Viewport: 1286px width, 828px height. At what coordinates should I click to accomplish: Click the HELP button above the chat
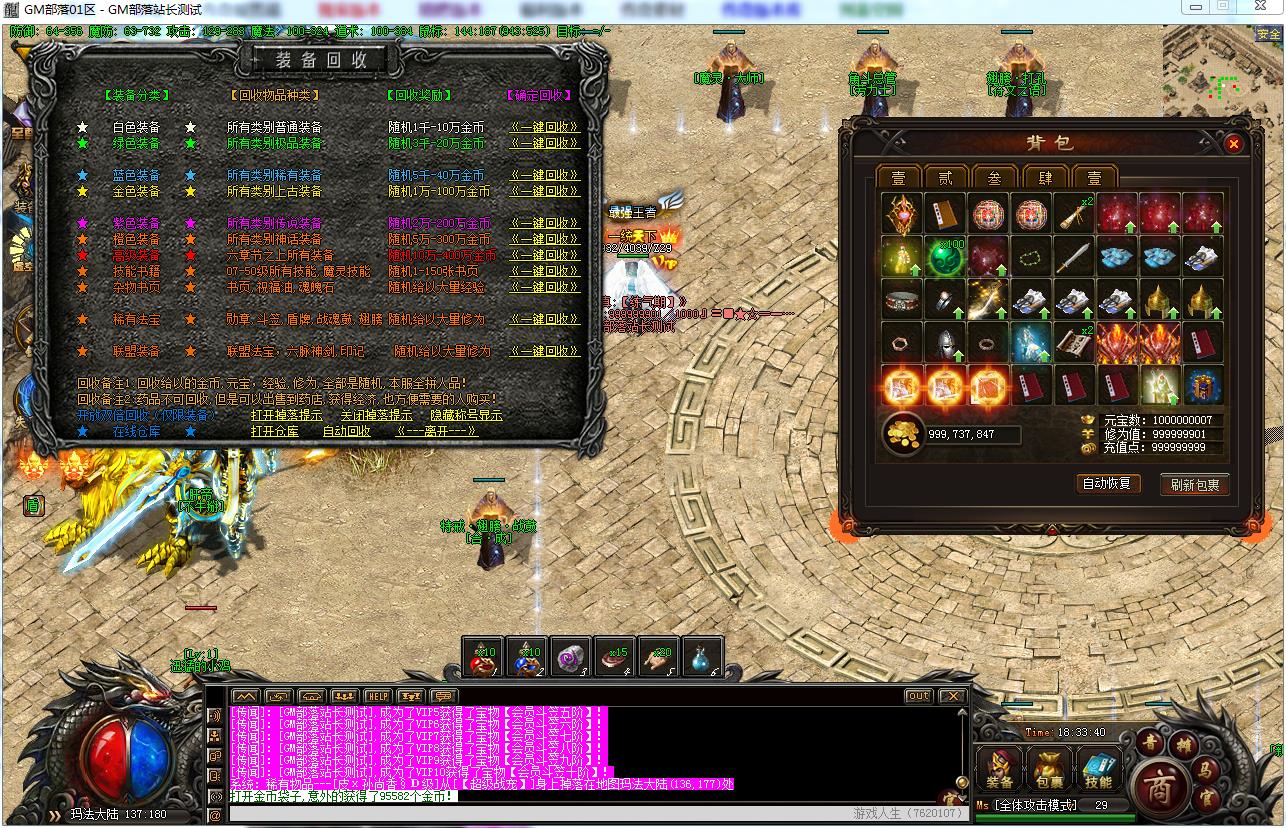point(377,696)
